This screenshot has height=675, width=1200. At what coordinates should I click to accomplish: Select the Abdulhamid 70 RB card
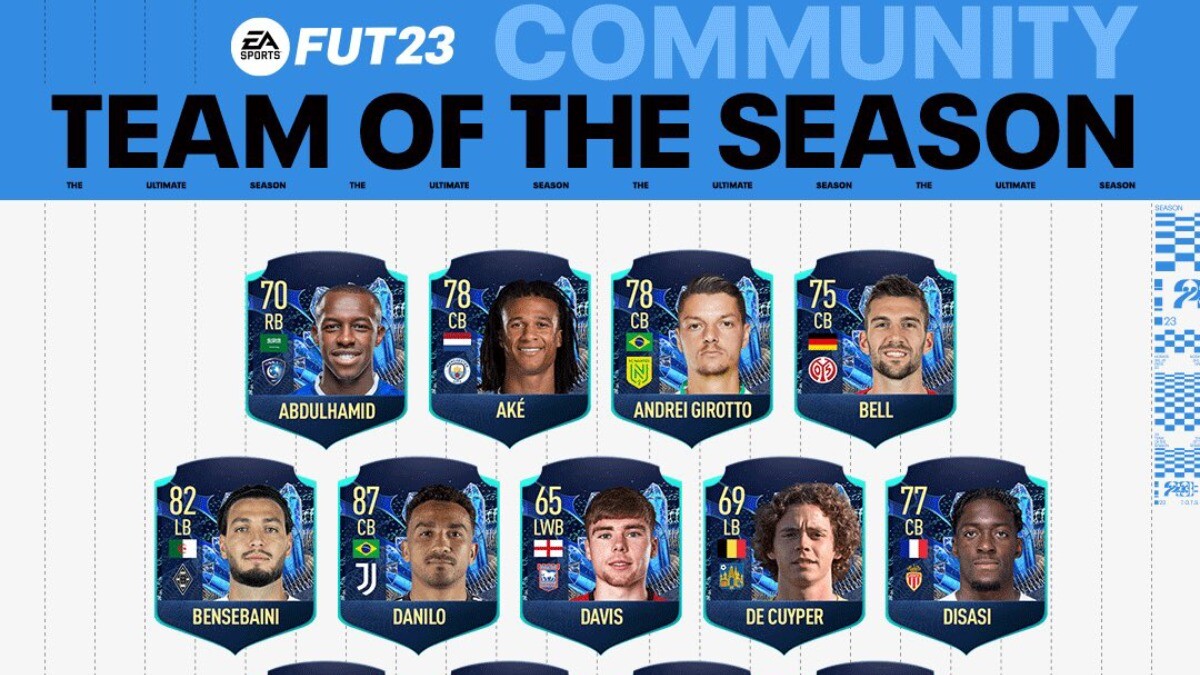tap(326, 347)
